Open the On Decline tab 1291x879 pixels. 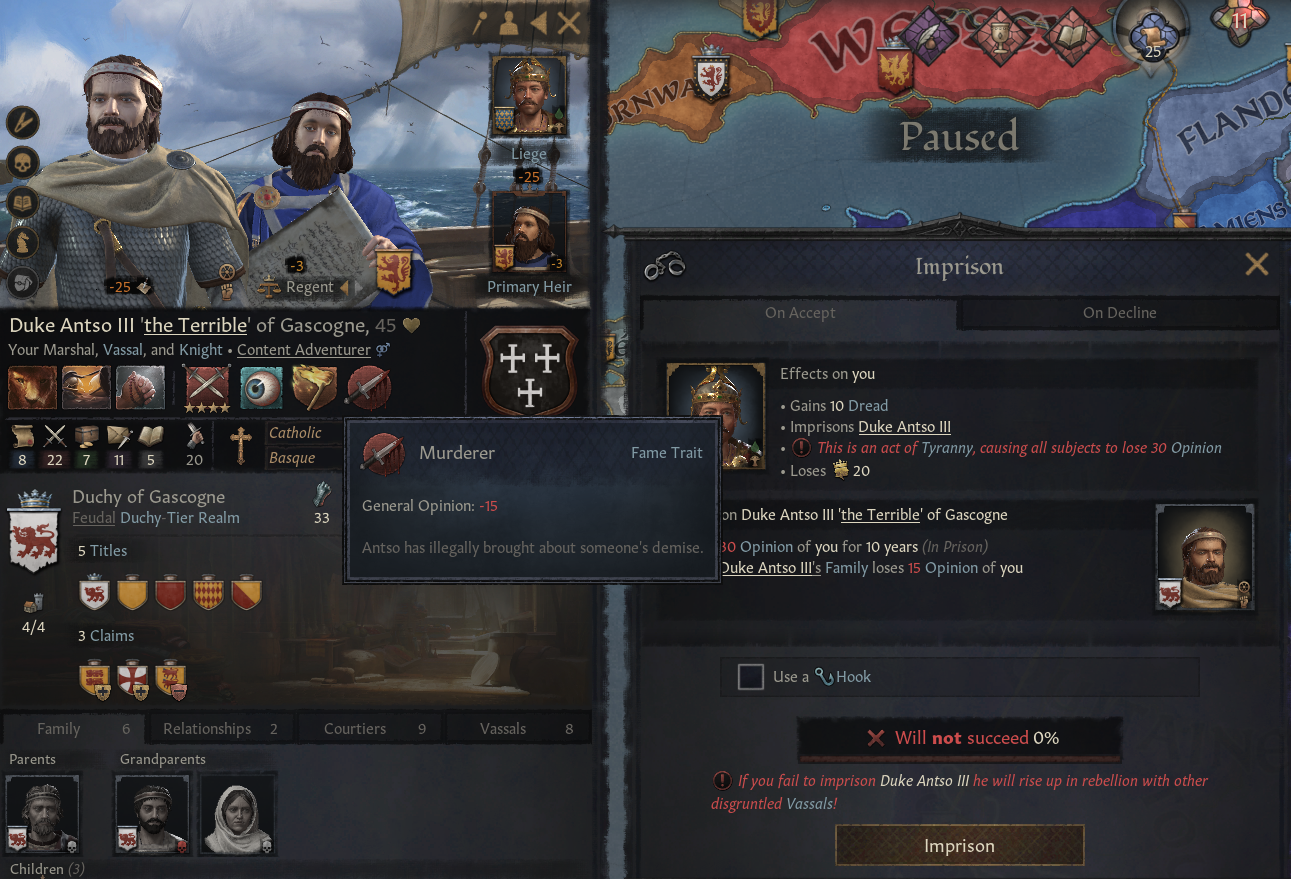point(1119,312)
